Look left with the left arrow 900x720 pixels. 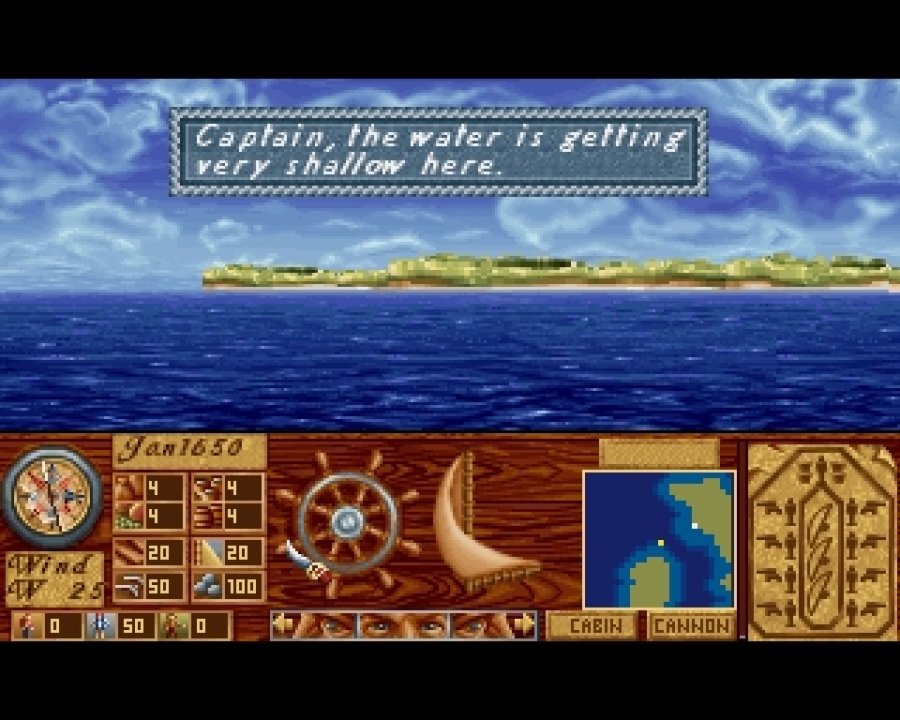point(284,625)
